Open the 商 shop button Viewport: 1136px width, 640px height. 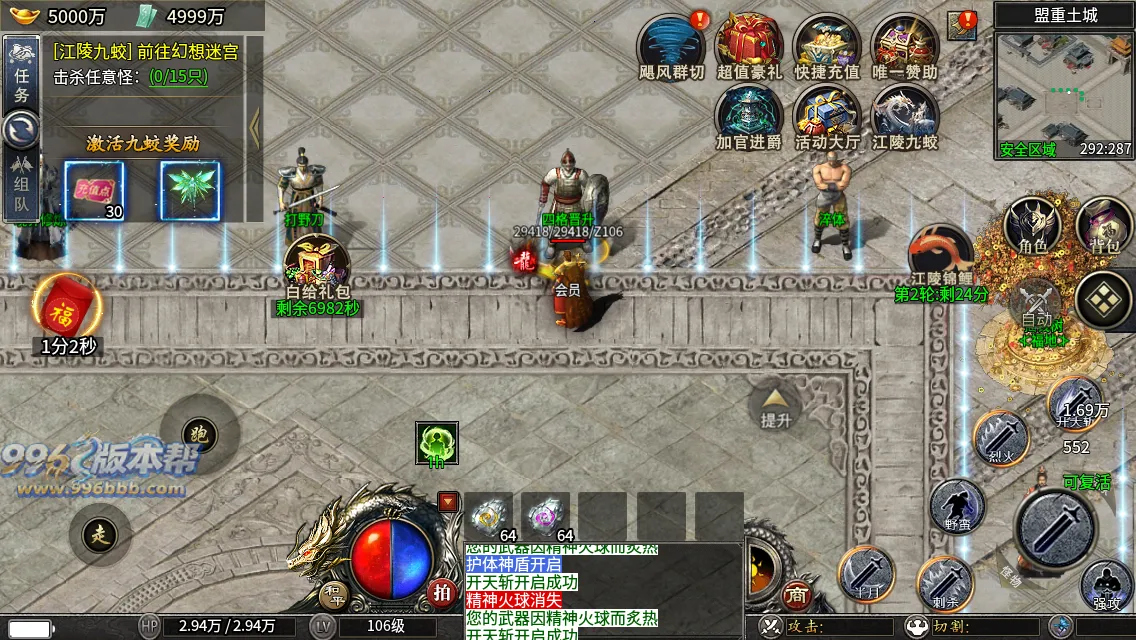pos(796,594)
